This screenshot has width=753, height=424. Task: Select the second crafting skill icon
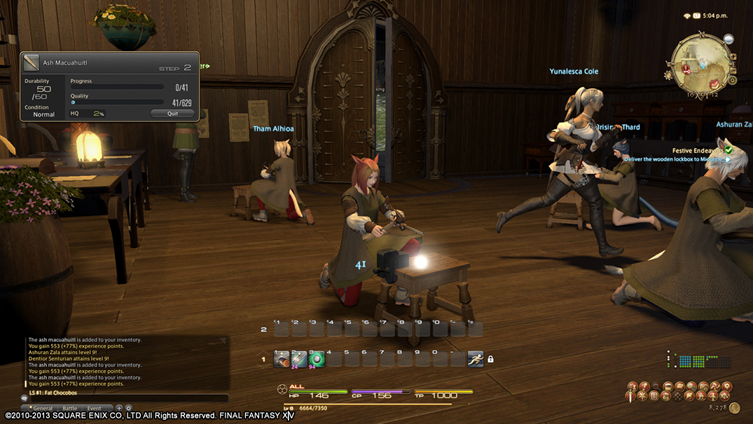[x=299, y=358]
